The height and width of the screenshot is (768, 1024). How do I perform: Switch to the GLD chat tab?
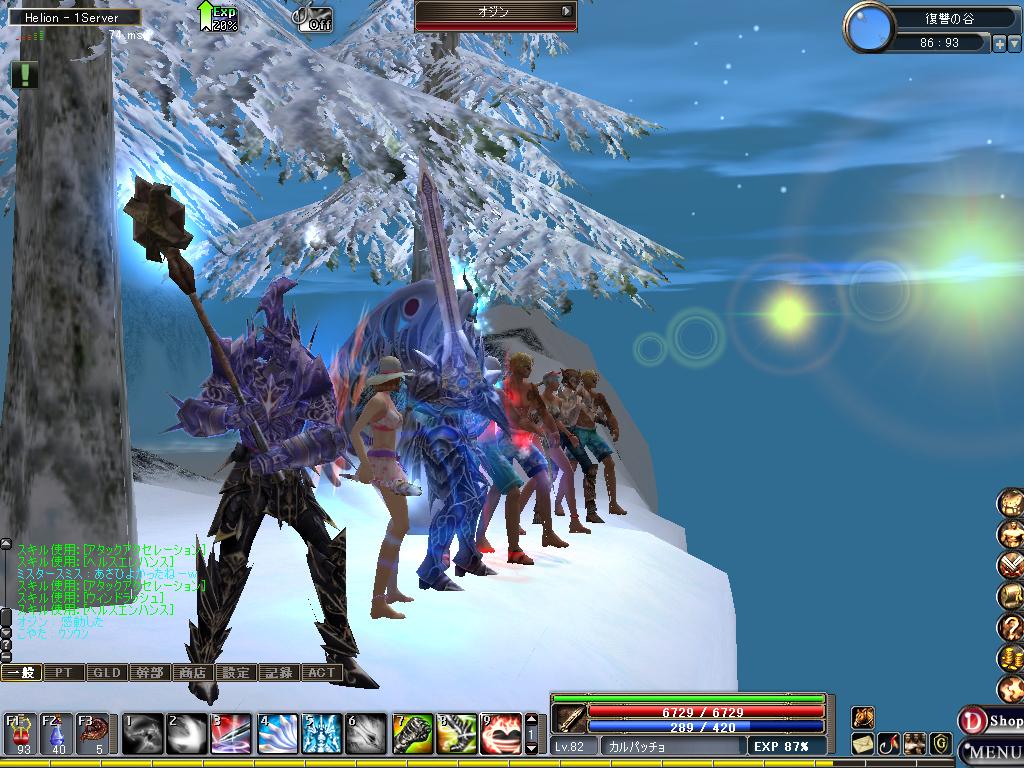(x=106, y=673)
